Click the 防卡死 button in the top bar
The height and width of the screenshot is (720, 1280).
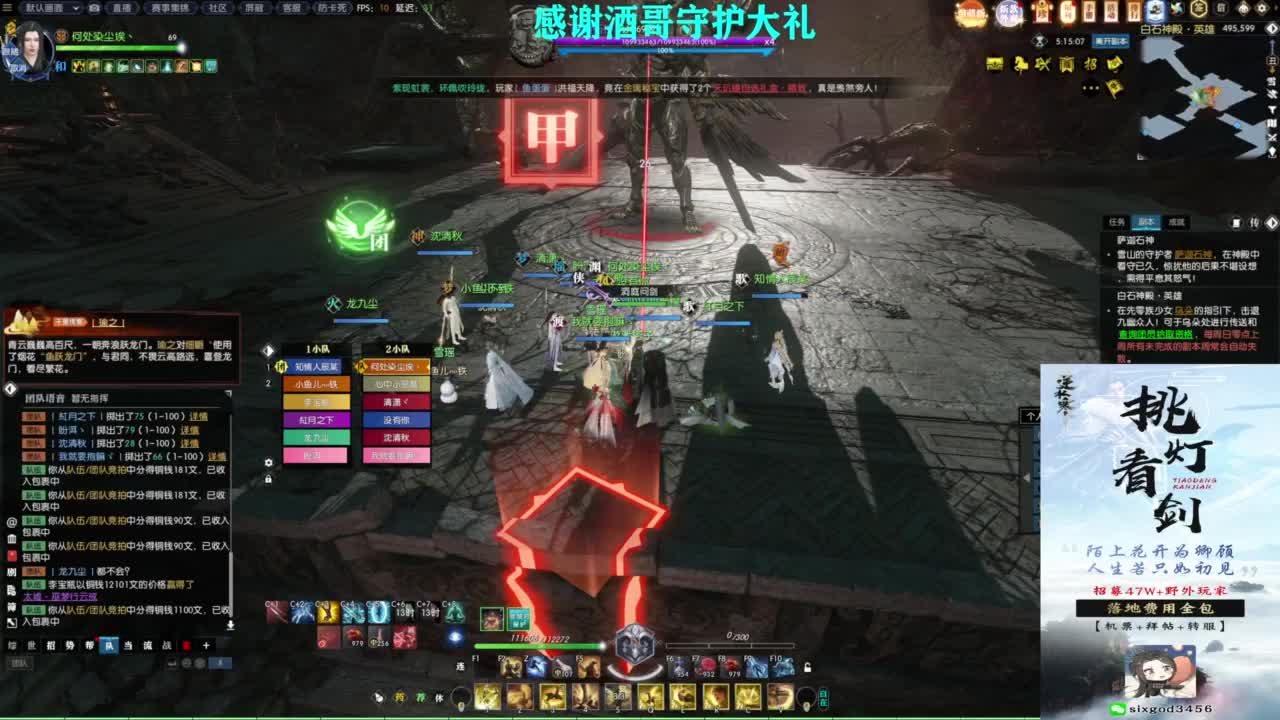coord(330,8)
